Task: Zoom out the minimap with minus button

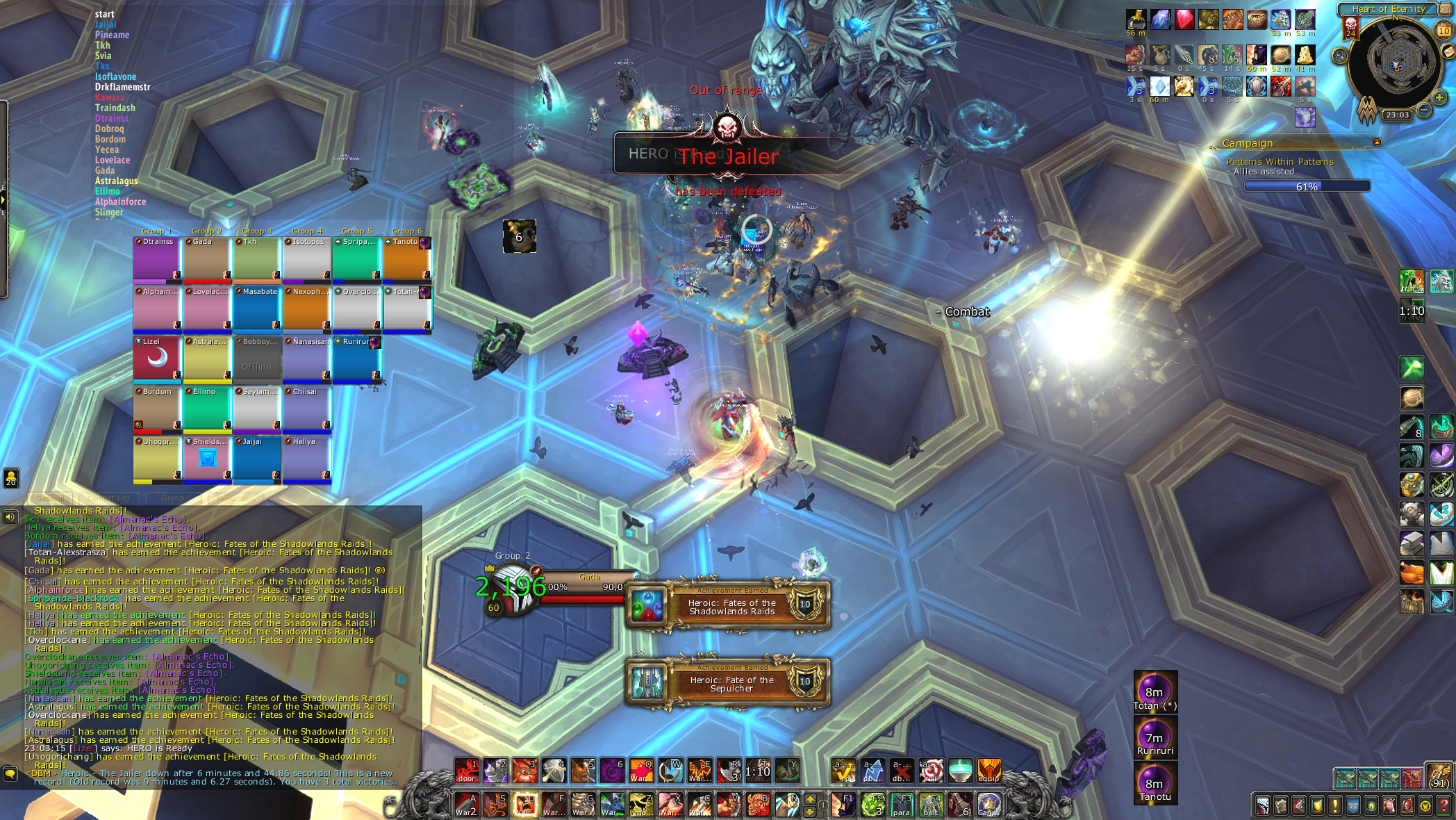Action: point(1424,110)
